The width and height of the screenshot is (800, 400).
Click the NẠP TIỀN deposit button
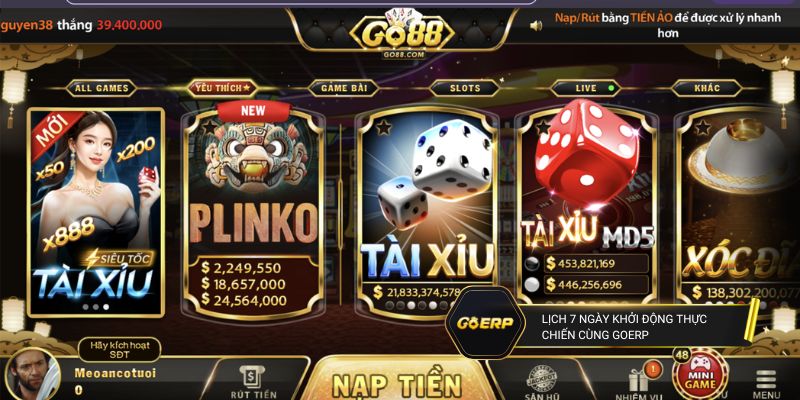[396, 383]
